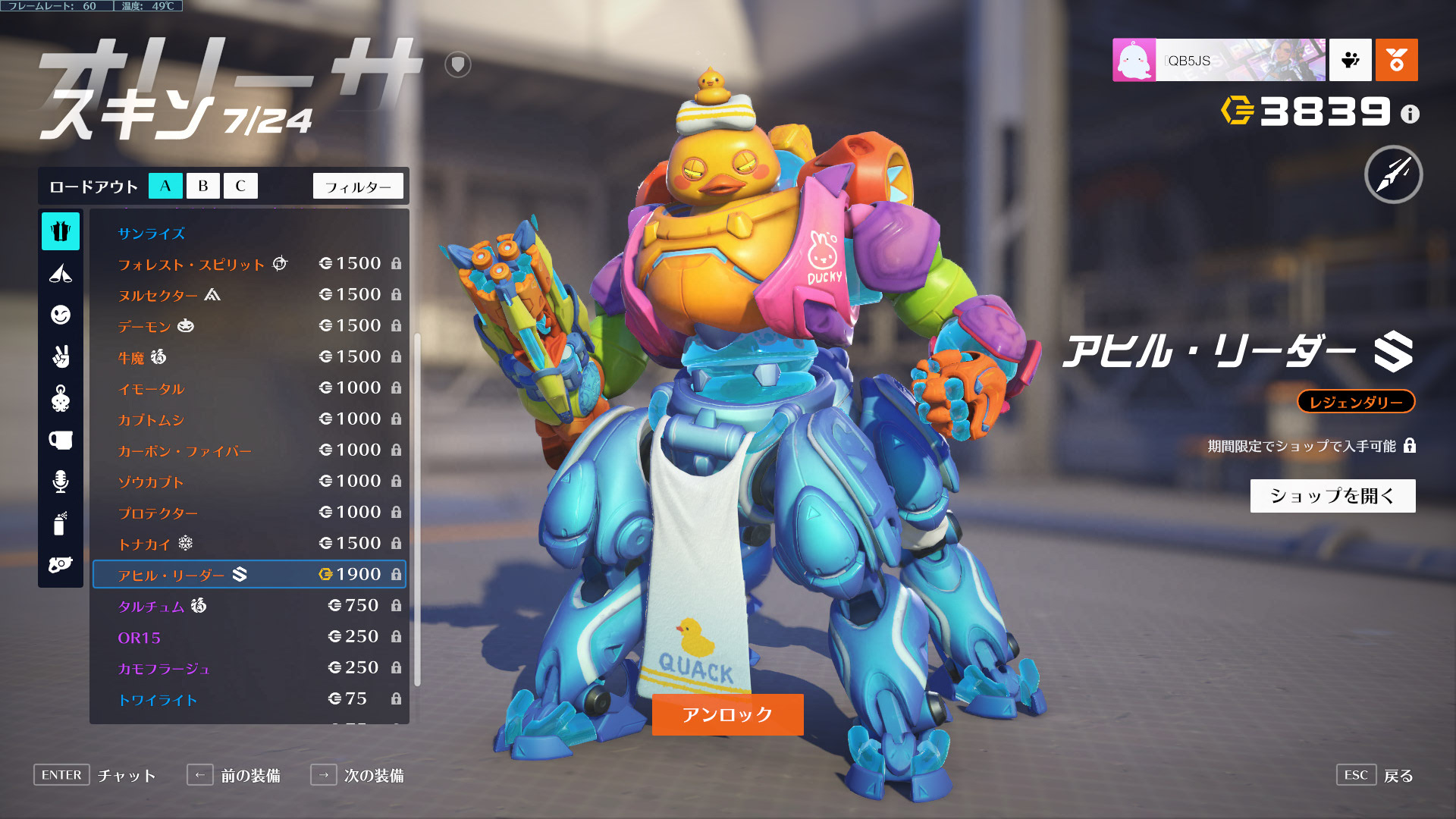Select the ヌルセクター skin

158,295
